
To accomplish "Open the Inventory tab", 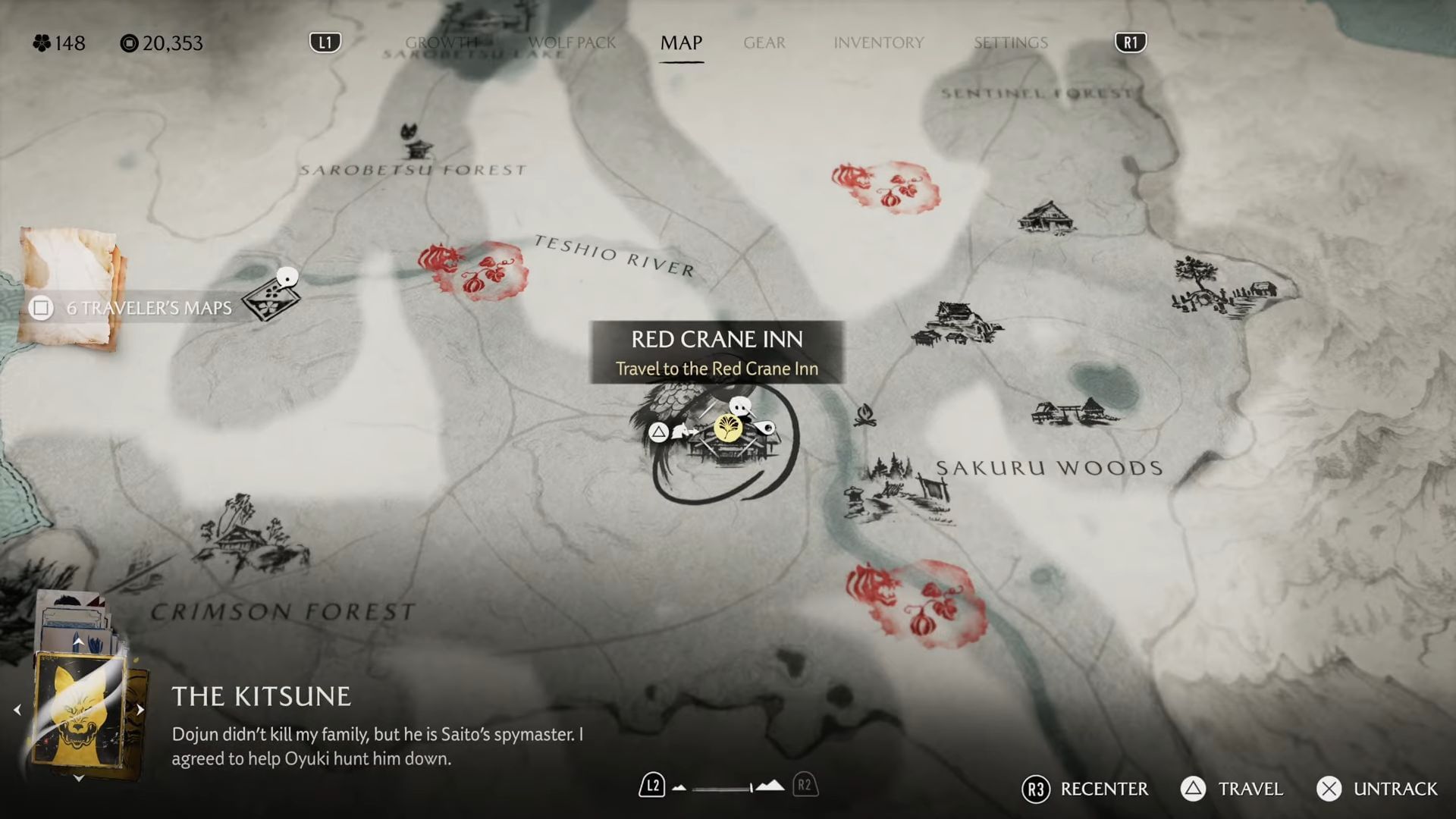I will coord(878,42).
